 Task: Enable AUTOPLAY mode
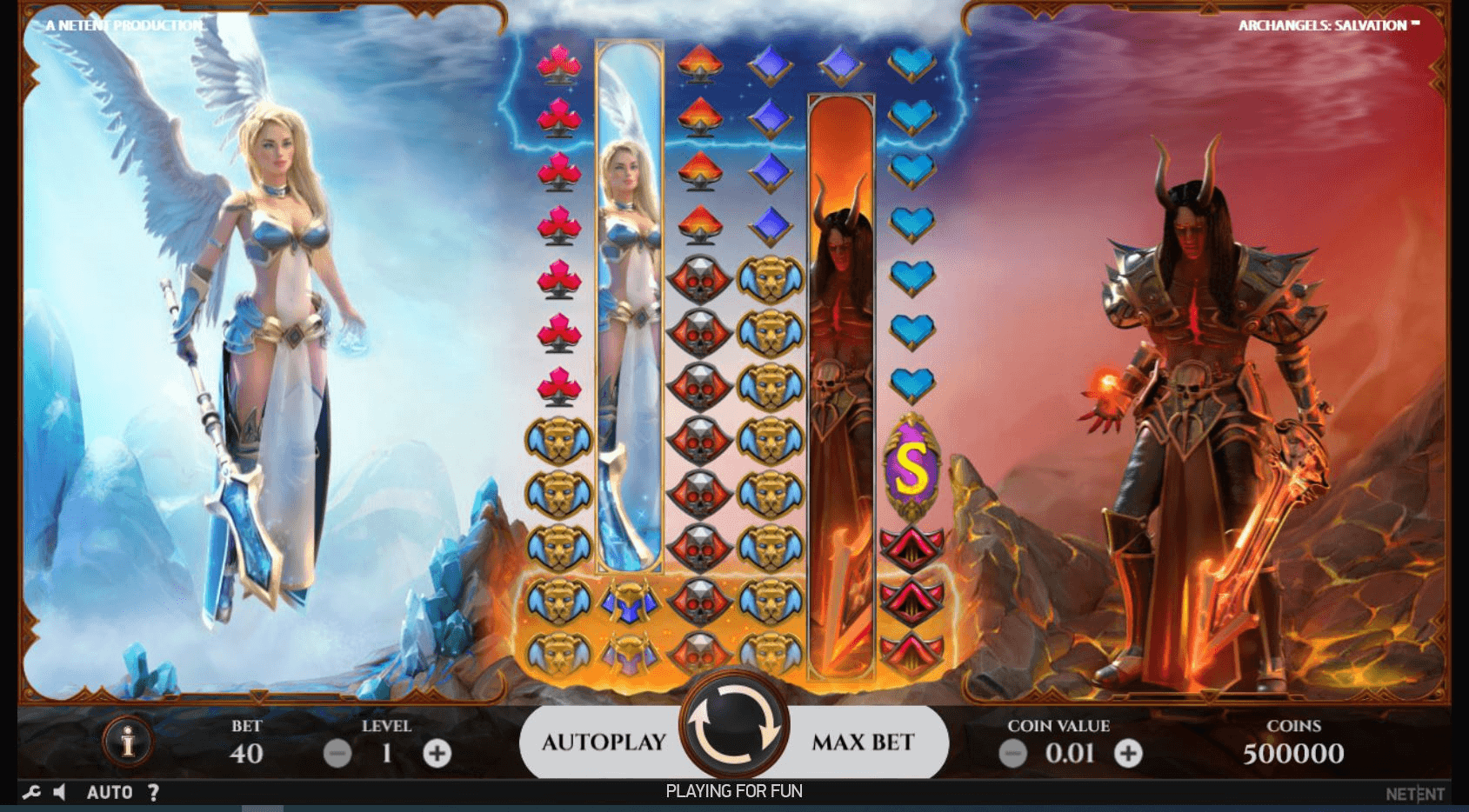pyautogui.click(x=604, y=742)
